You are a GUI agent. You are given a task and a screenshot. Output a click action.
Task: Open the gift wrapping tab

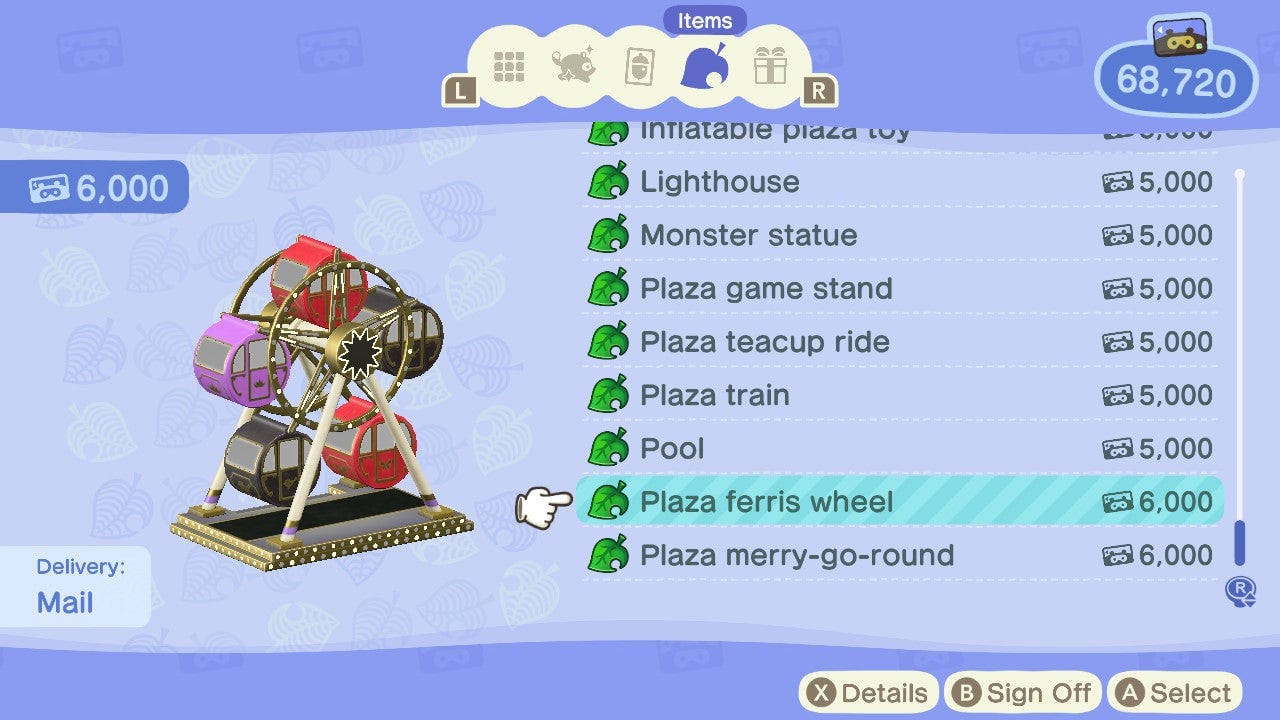click(770, 66)
